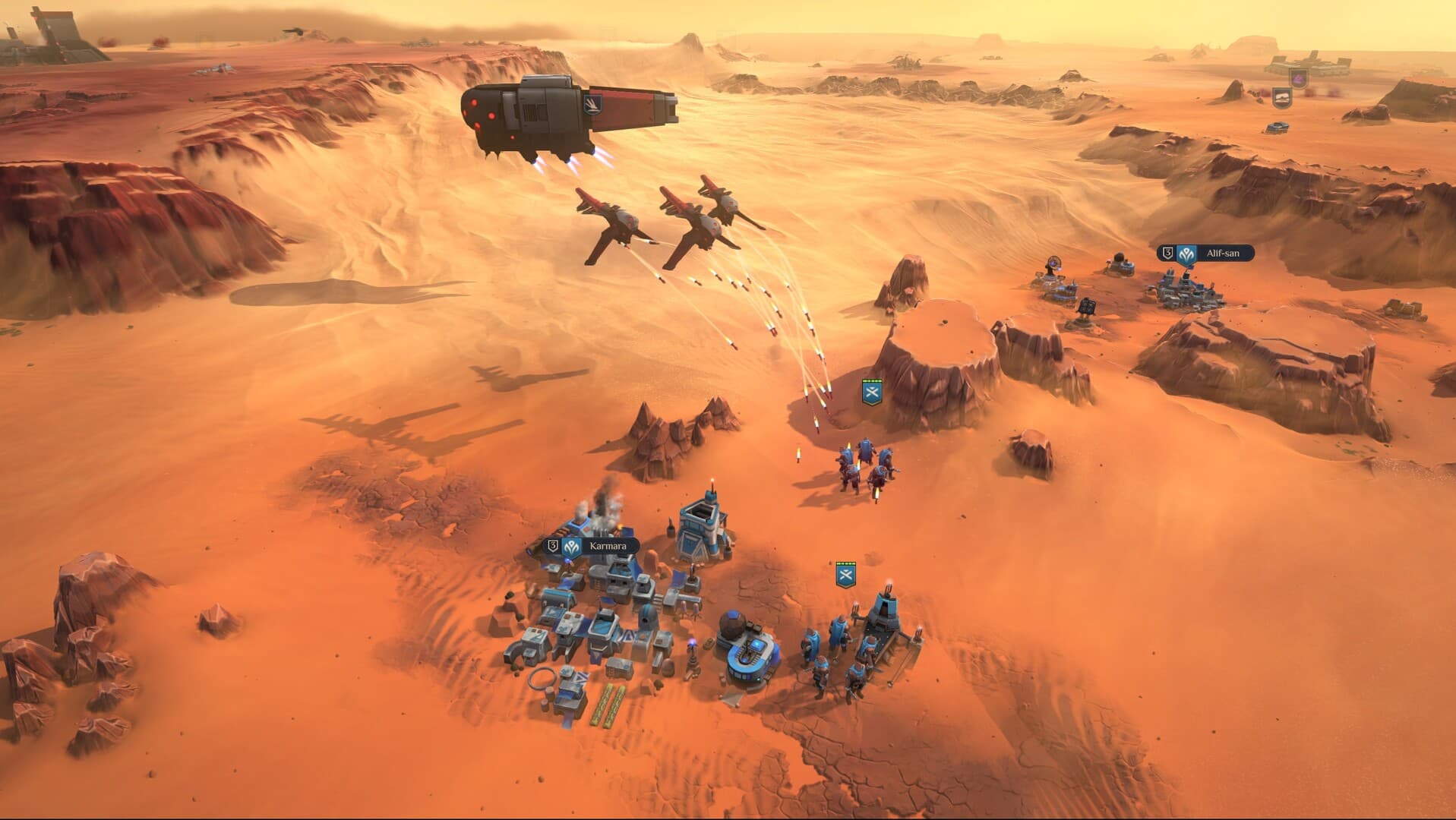
Task: Select the solar panel structure south of Alif-san
Action: (1088, 307)
